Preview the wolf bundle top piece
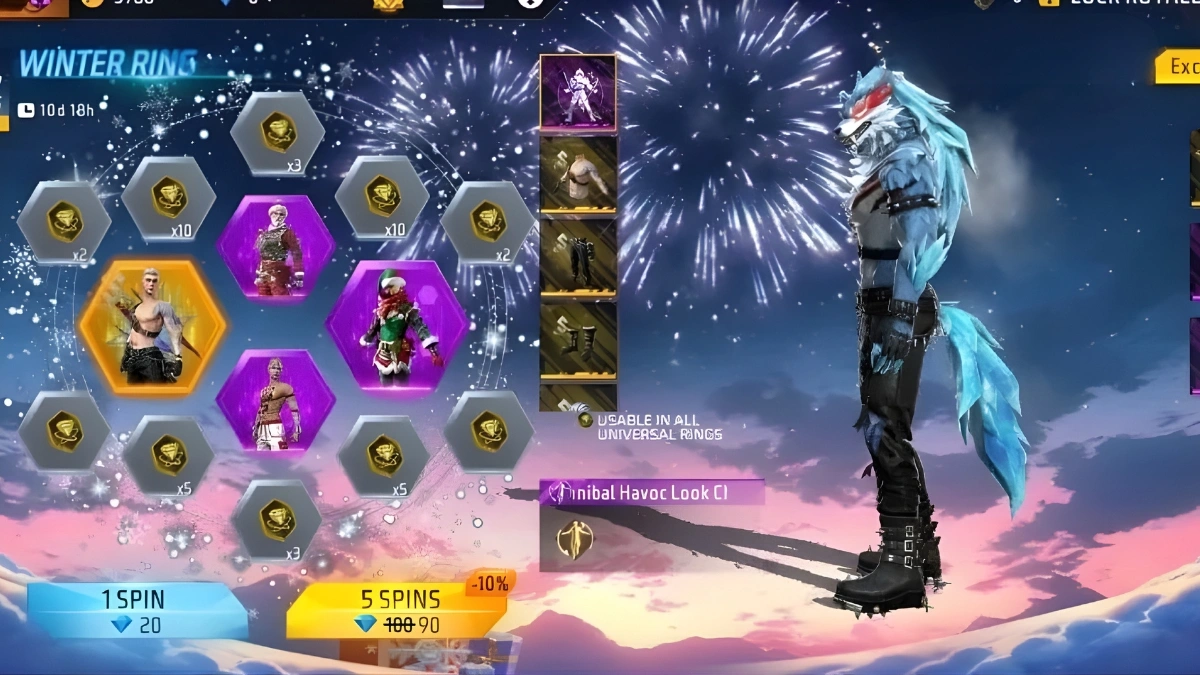Viewport: 1200px width, 675px height. pyautogui.click(x=578, y=174)
